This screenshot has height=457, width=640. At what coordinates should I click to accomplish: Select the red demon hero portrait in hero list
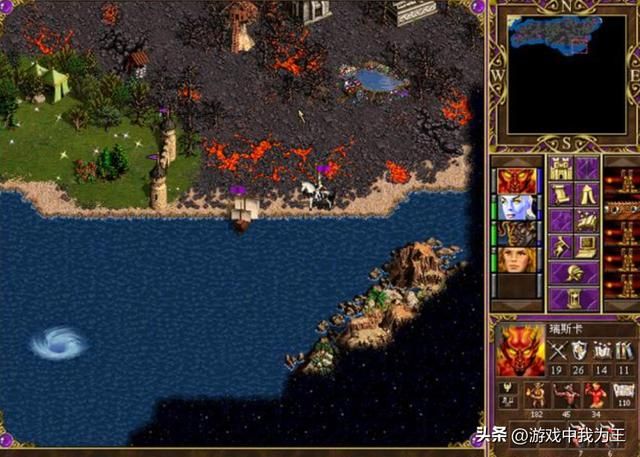[x=518, y=182]
